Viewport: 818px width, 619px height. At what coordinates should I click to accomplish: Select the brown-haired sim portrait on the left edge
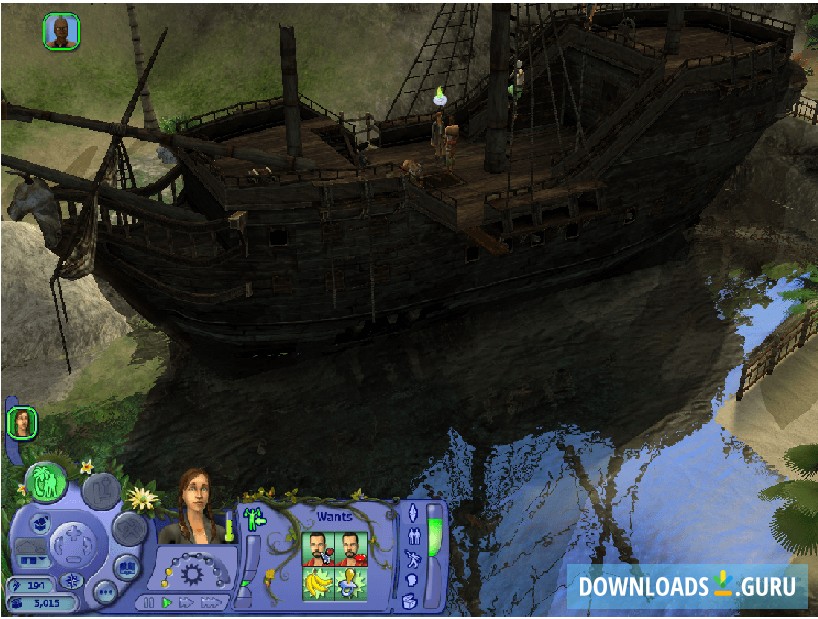tap(21, 422)
